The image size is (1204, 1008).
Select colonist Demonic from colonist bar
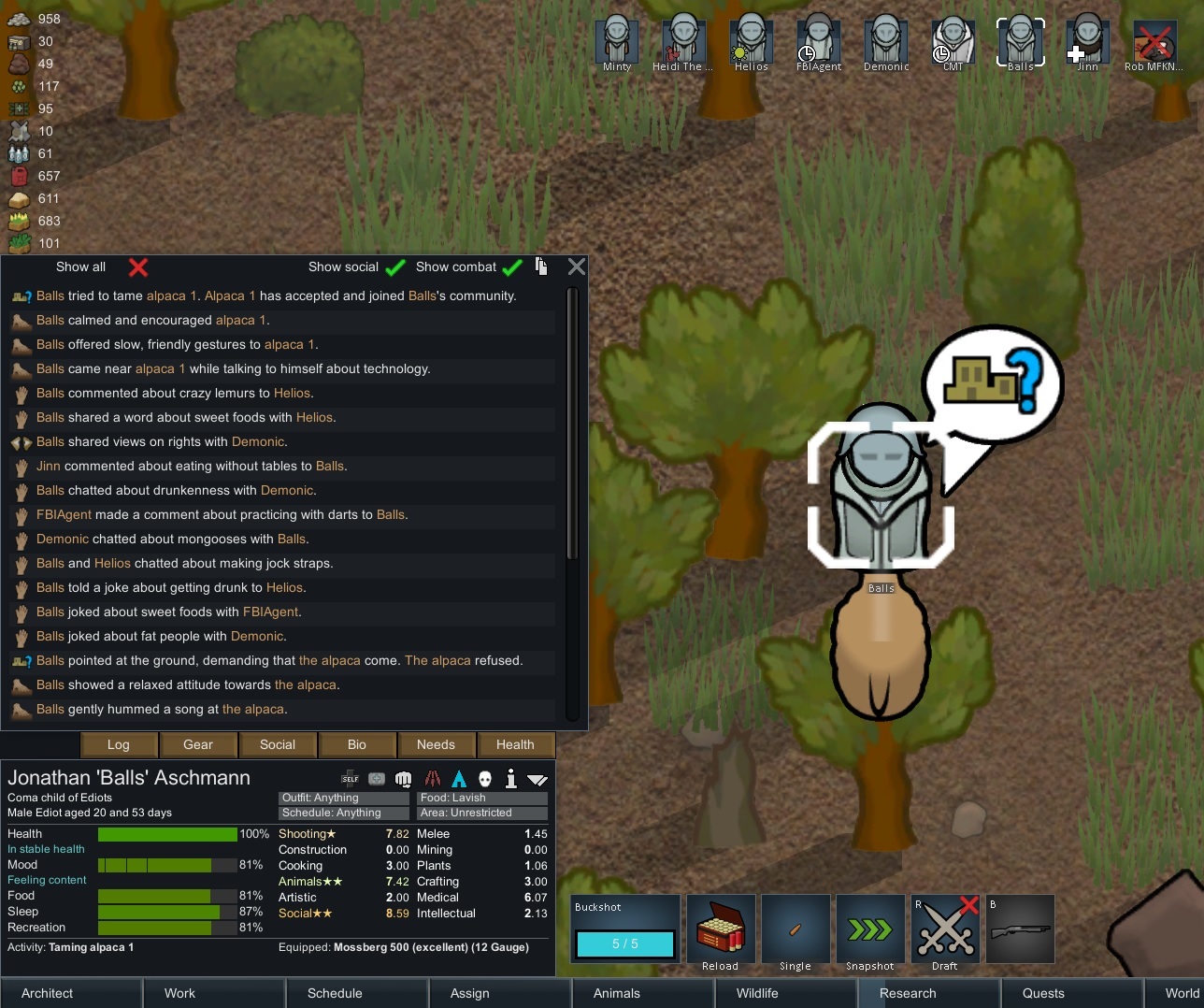(x=885, y=41)
